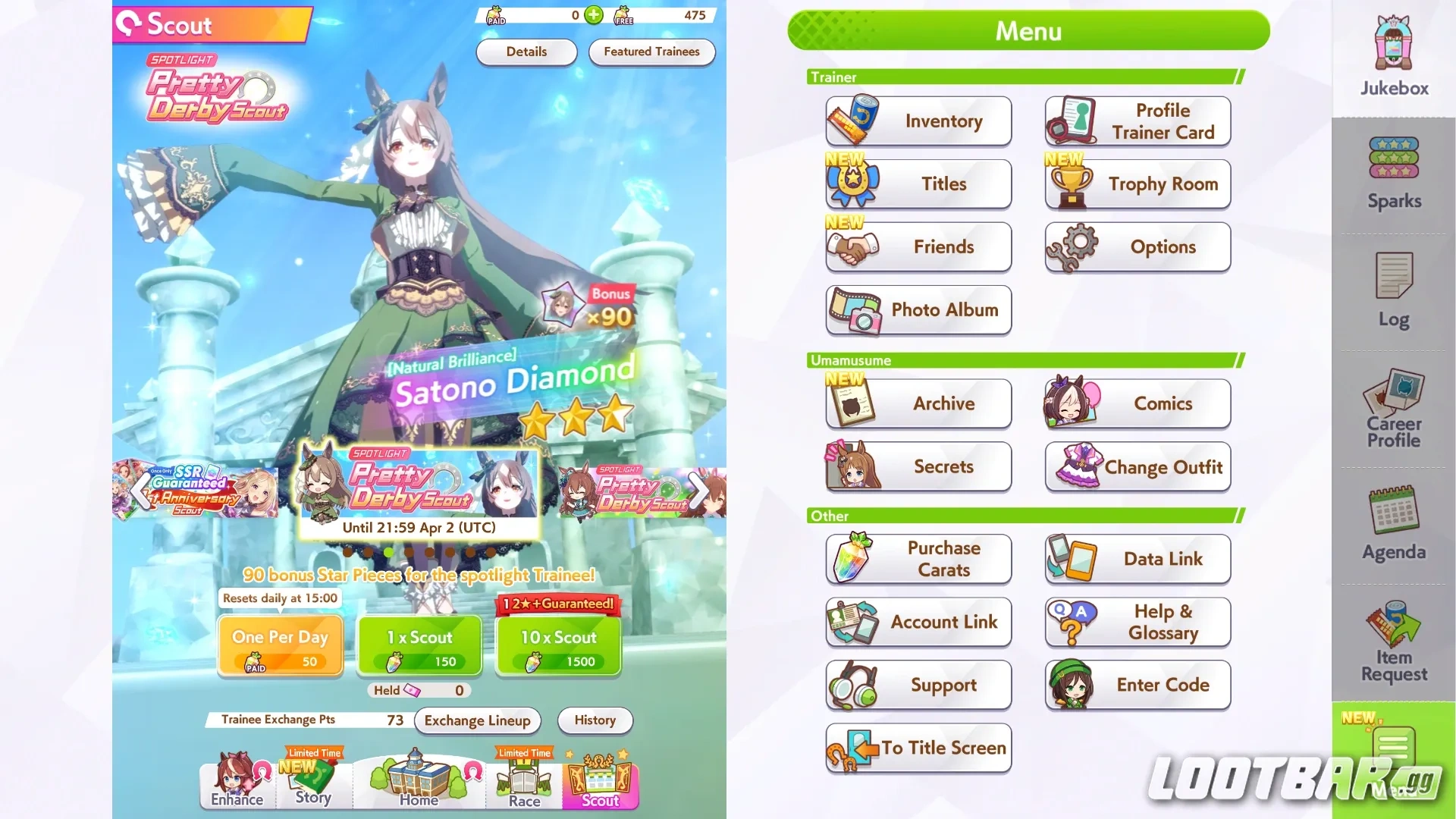This screenshot has height=819, width=1456.
Task: Open Featured Trainees
Action: tap(651, 52)
